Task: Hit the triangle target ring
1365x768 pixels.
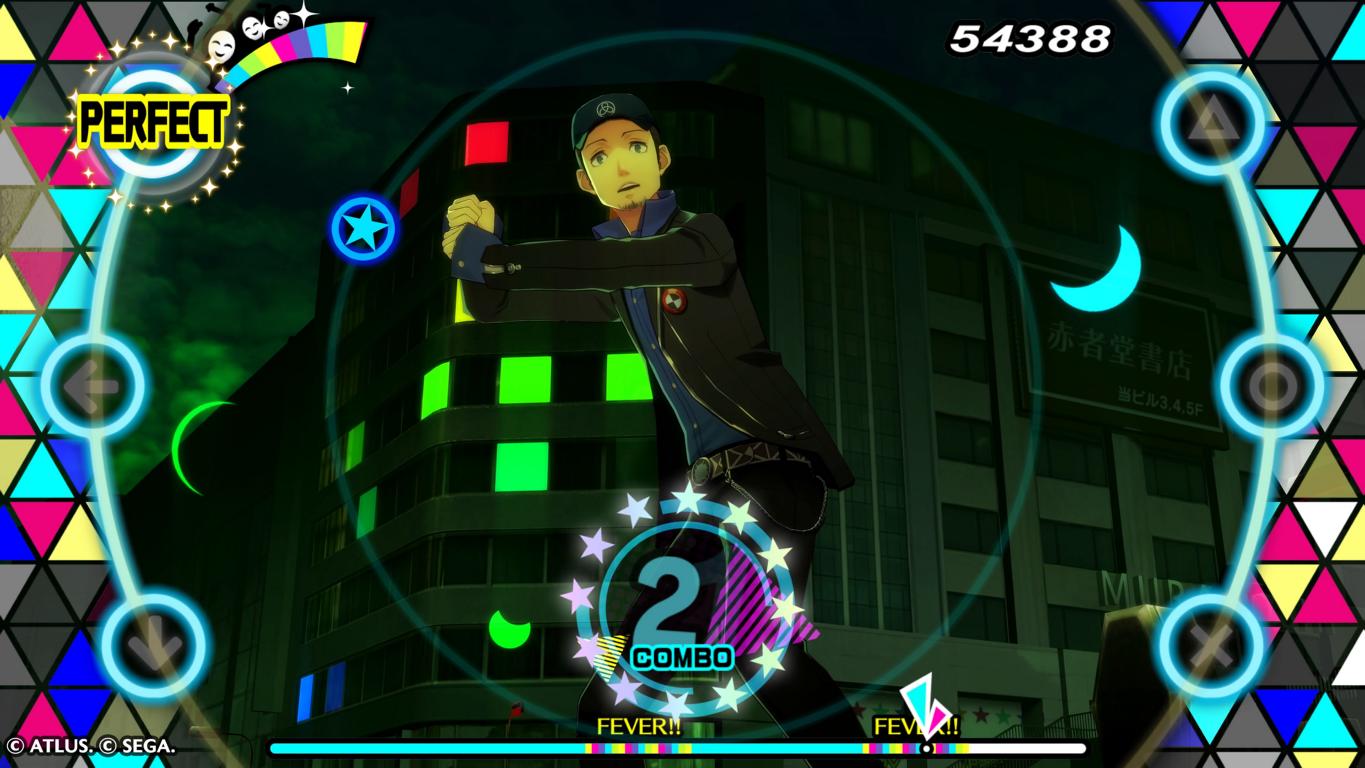Action: pyautogui.click(x=1212, y=124)
